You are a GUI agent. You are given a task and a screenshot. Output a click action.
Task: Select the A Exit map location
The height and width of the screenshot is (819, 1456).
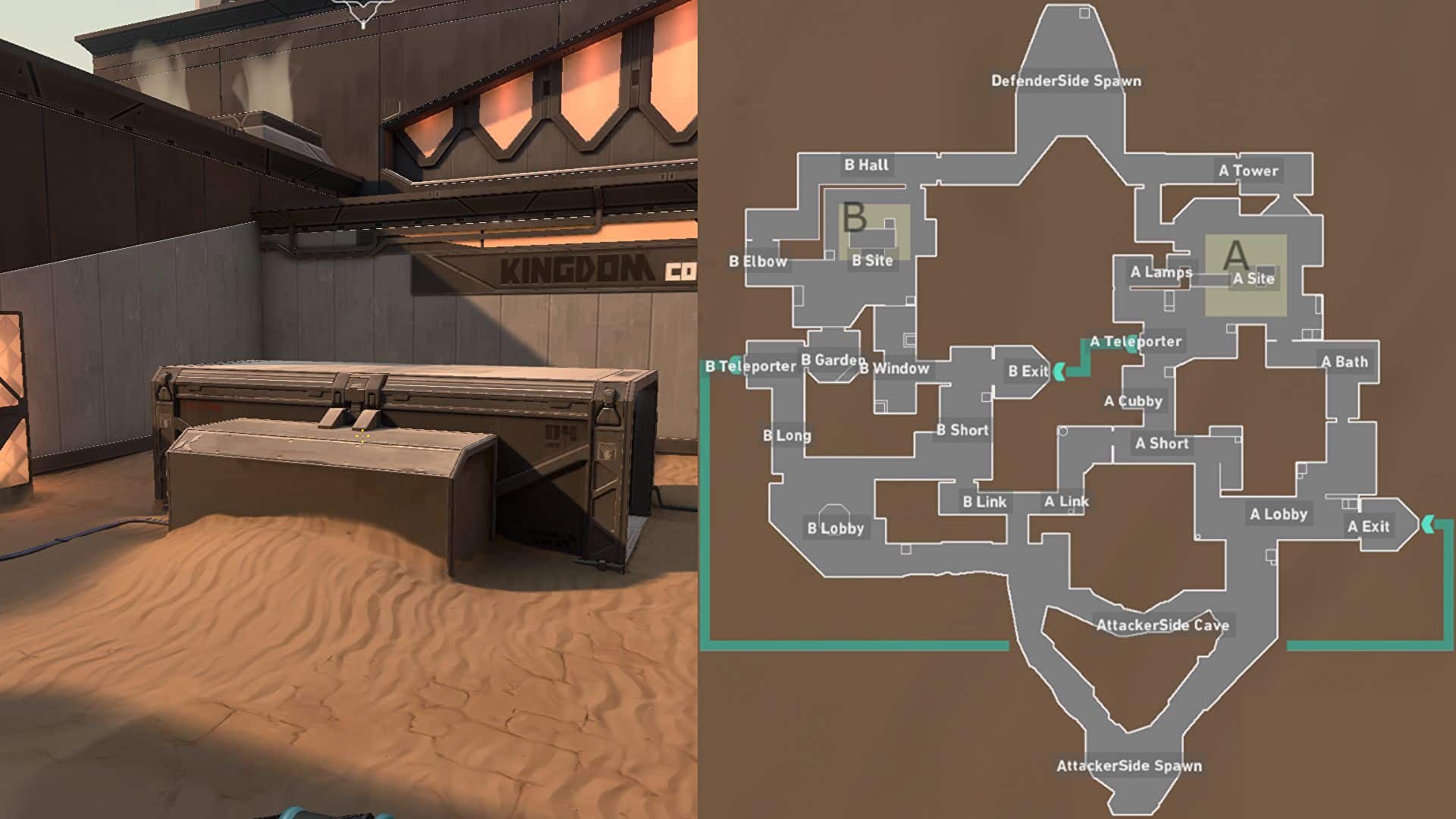pyautogui.click(x=1368, y=526)
